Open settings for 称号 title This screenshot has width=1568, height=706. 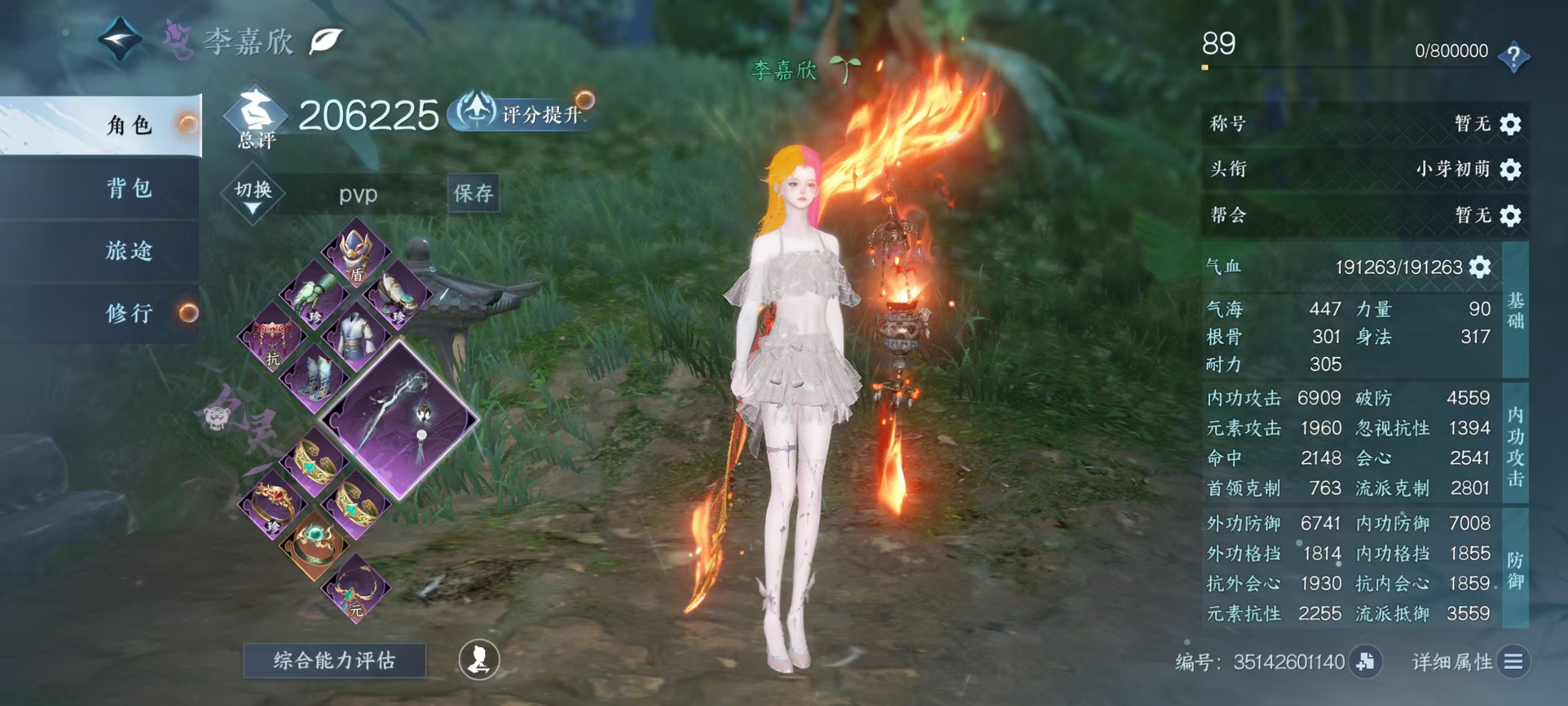click(x=1510, y=124)
